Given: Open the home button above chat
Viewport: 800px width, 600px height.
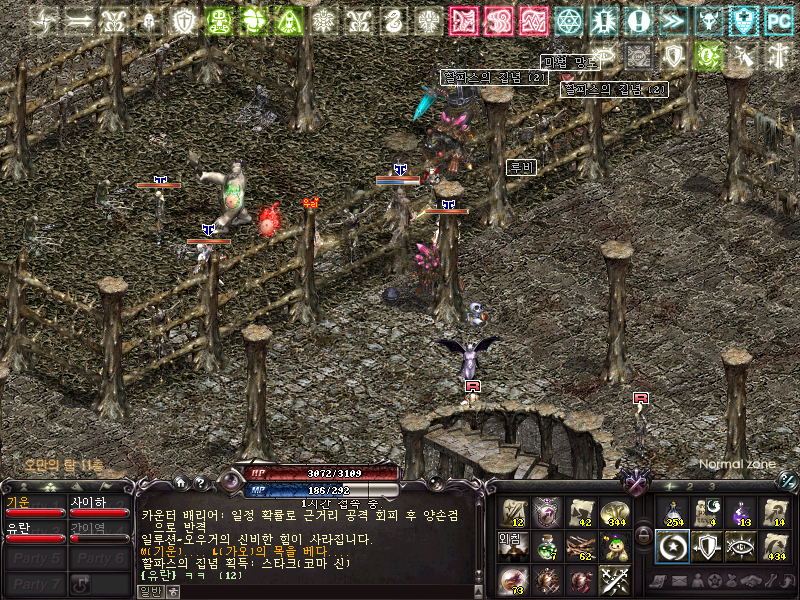Looking at the screenshot, I should [180, 483].
